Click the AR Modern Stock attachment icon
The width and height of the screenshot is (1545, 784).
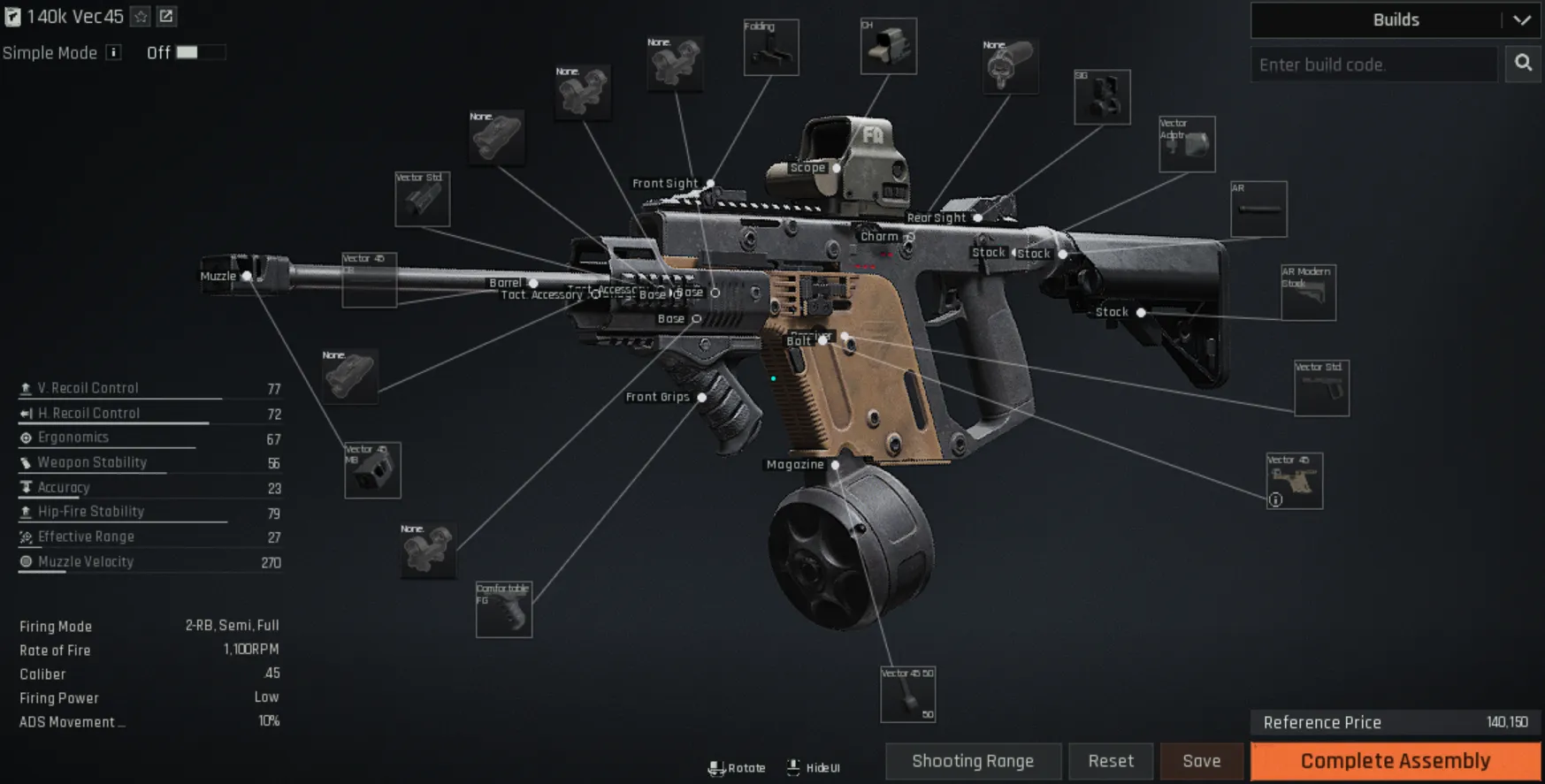point(1308,292)
